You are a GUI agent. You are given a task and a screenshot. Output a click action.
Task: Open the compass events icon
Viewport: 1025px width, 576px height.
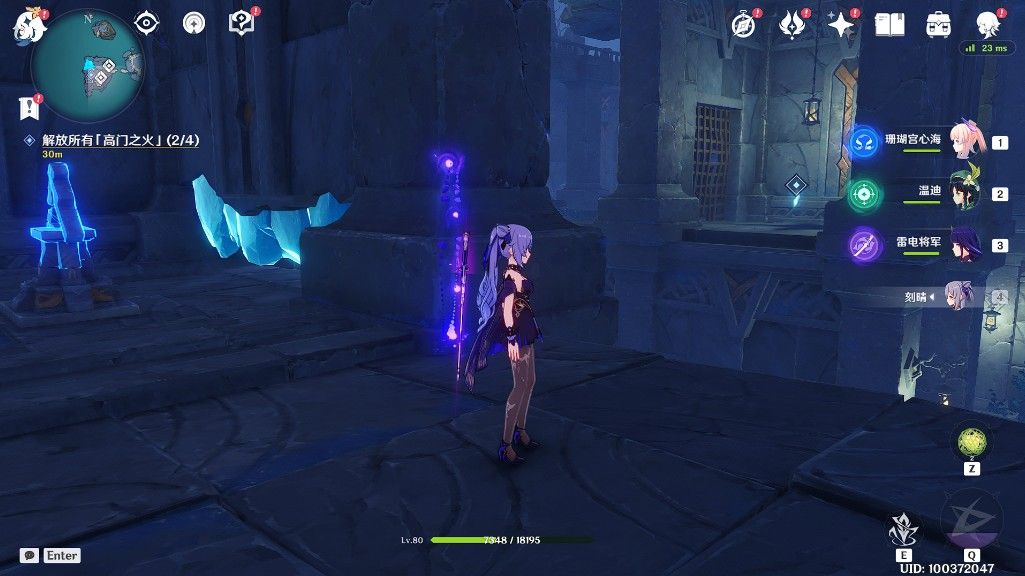[743, 25]
